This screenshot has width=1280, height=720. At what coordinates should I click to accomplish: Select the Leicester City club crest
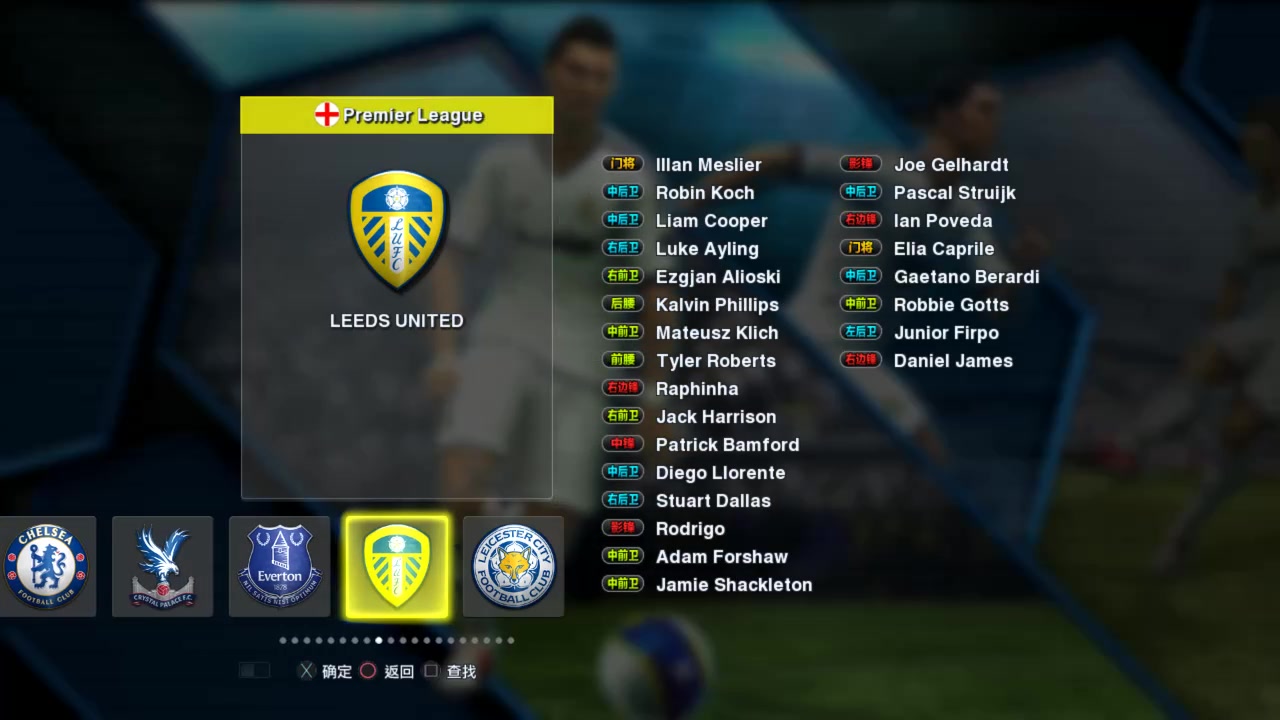[x=513, y=566]
